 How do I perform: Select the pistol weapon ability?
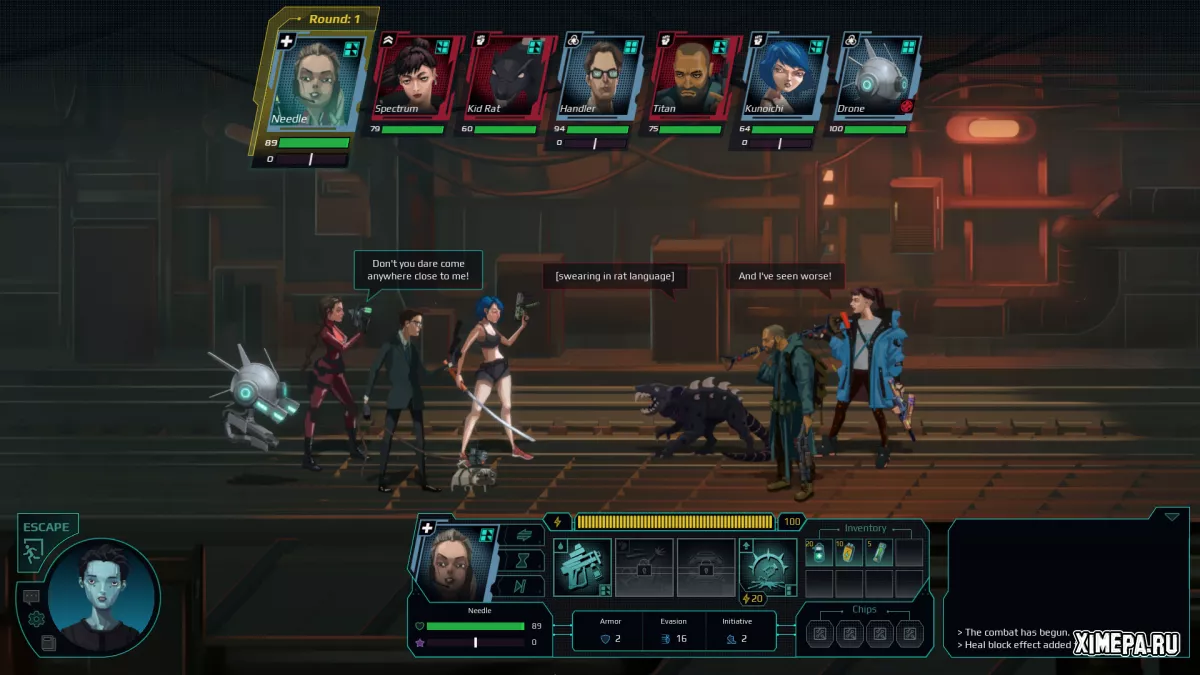[582, 567]
